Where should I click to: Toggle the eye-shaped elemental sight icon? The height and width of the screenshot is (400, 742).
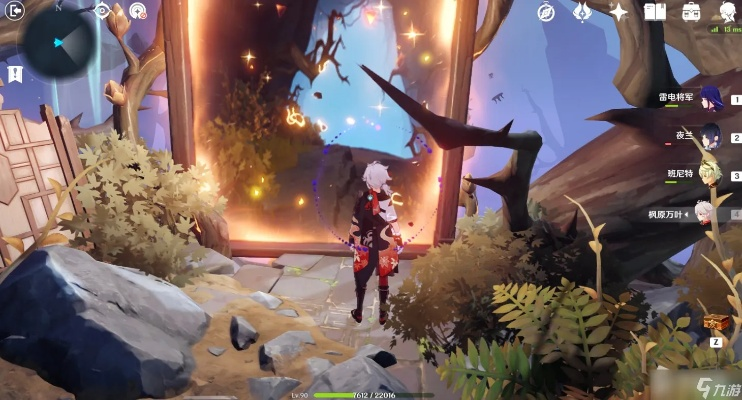pos(103,11)
